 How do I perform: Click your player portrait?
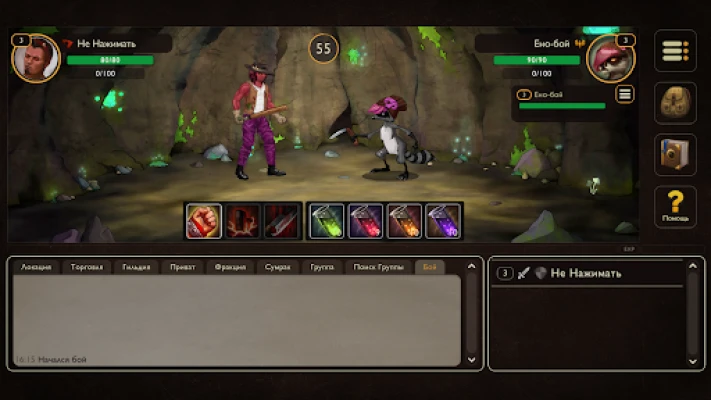35,58
